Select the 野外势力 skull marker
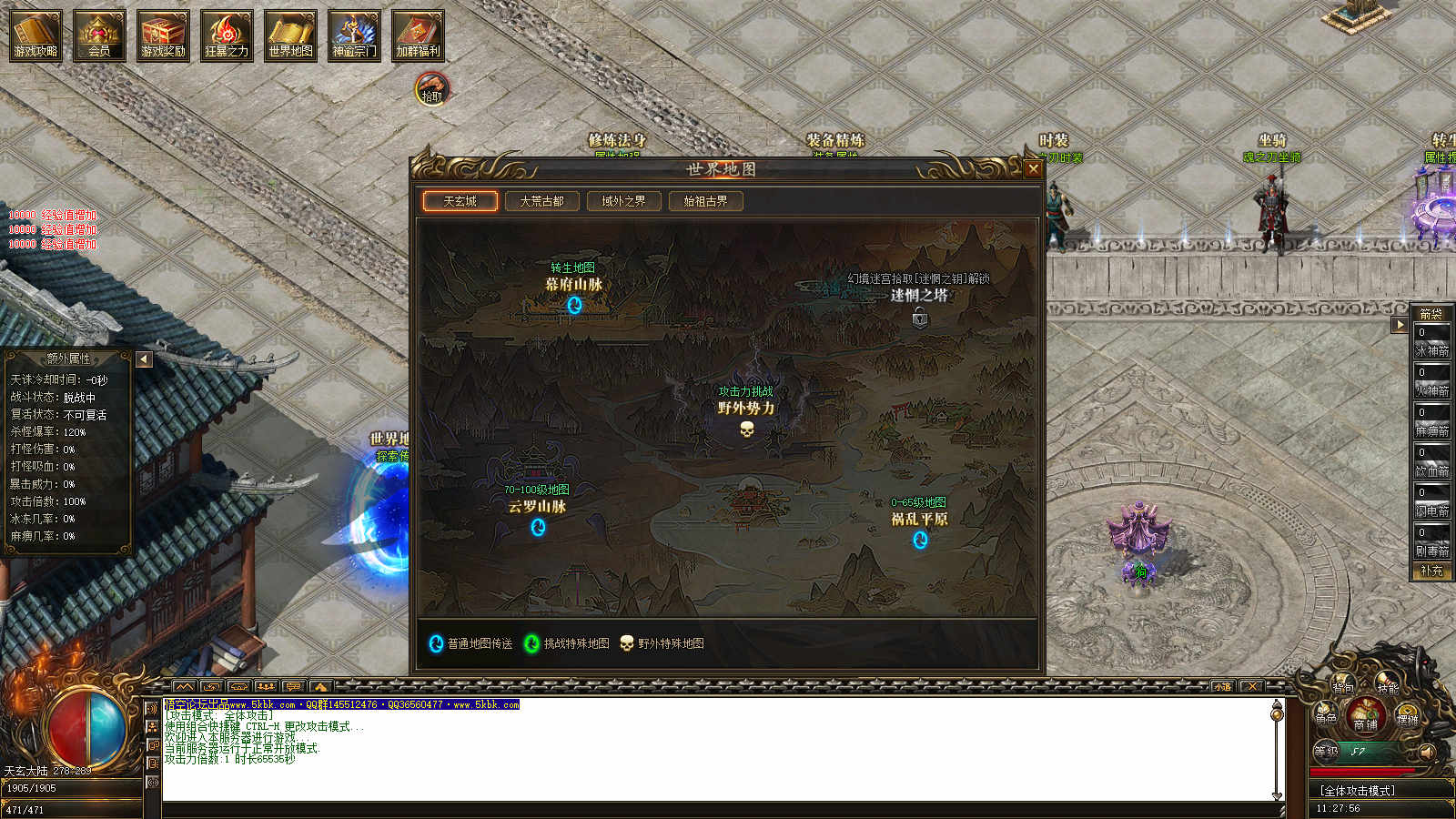The width and height of the screenshot is (1456, 819). pos(747,428)
